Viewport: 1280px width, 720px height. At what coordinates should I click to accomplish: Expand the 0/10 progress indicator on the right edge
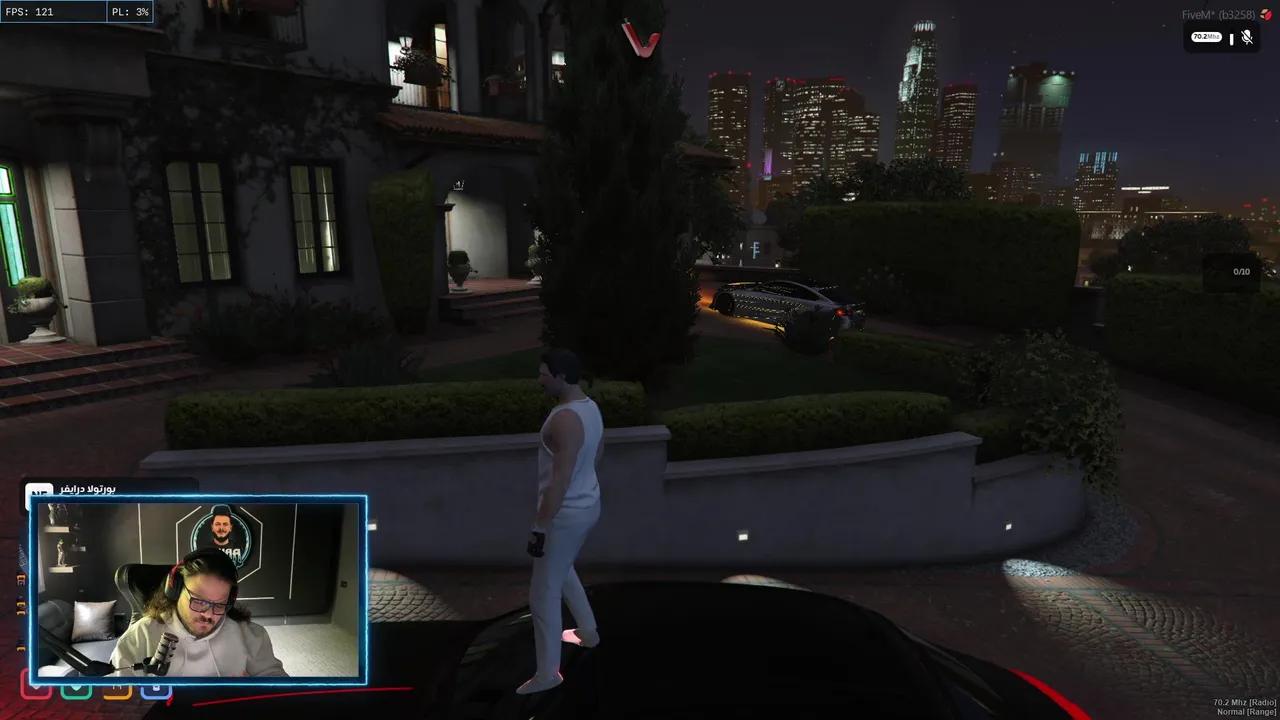pyautogui.click(x=1241, y=270)
